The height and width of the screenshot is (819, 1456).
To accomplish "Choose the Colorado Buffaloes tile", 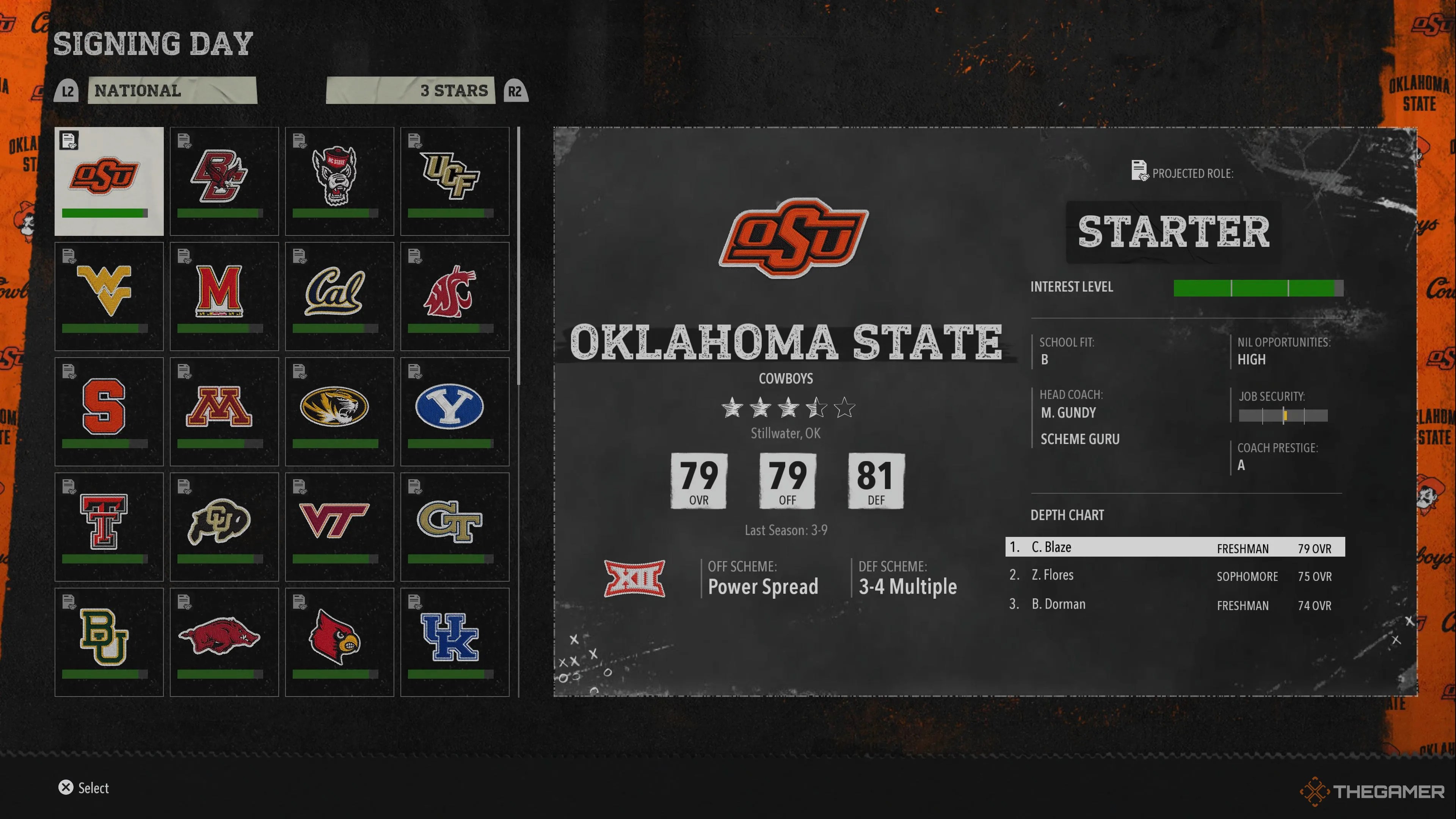I will click(x=224, y=527).
